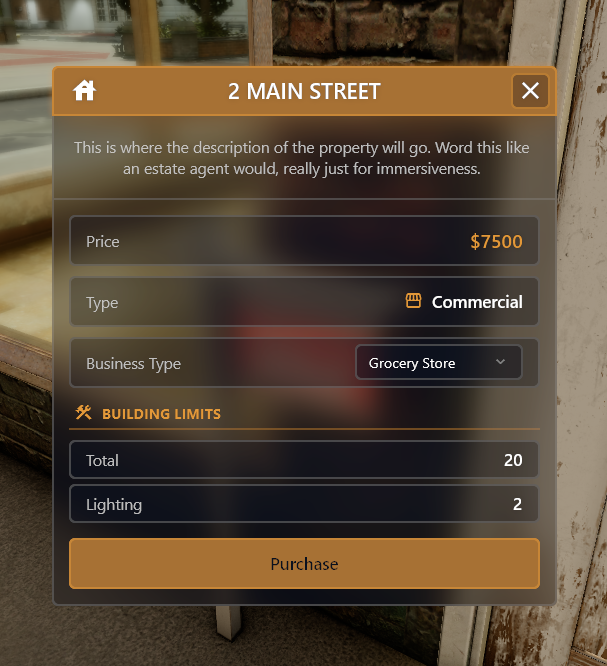Open the Grocery Store business type dropdown
Image resolution: width=607 pixels, height=666 pixels.
pos(438,363)
